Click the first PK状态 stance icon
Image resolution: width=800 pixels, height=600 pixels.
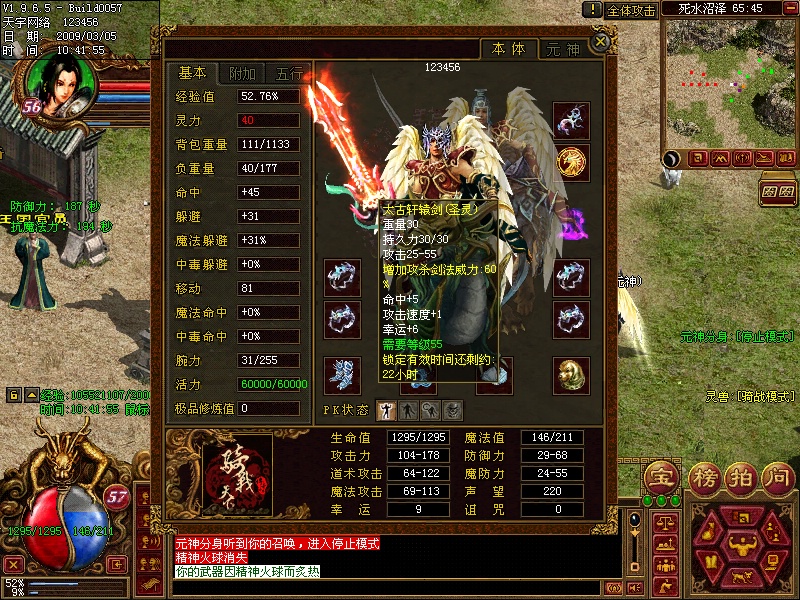[x=386, y=409]
